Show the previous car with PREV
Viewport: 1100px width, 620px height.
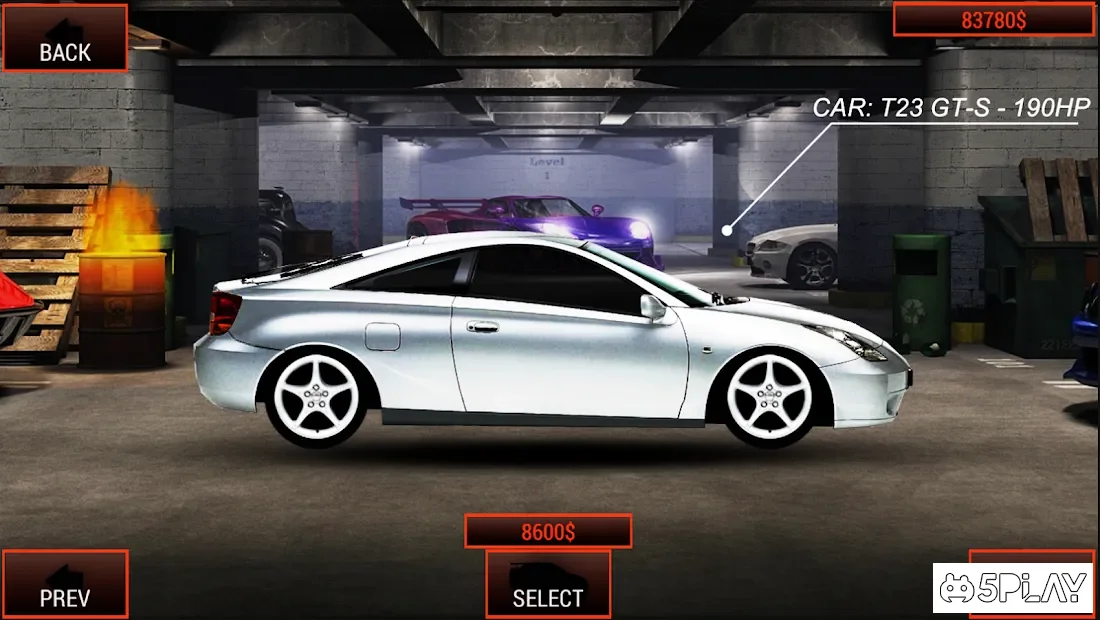tap(65, 584)
